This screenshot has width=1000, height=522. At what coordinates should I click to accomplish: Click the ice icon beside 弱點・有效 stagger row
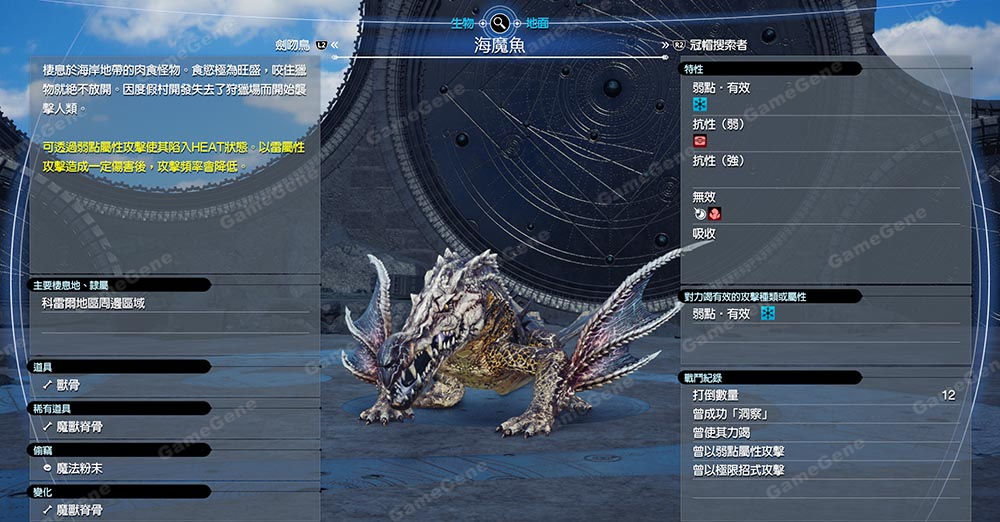(x=768, y=314)
